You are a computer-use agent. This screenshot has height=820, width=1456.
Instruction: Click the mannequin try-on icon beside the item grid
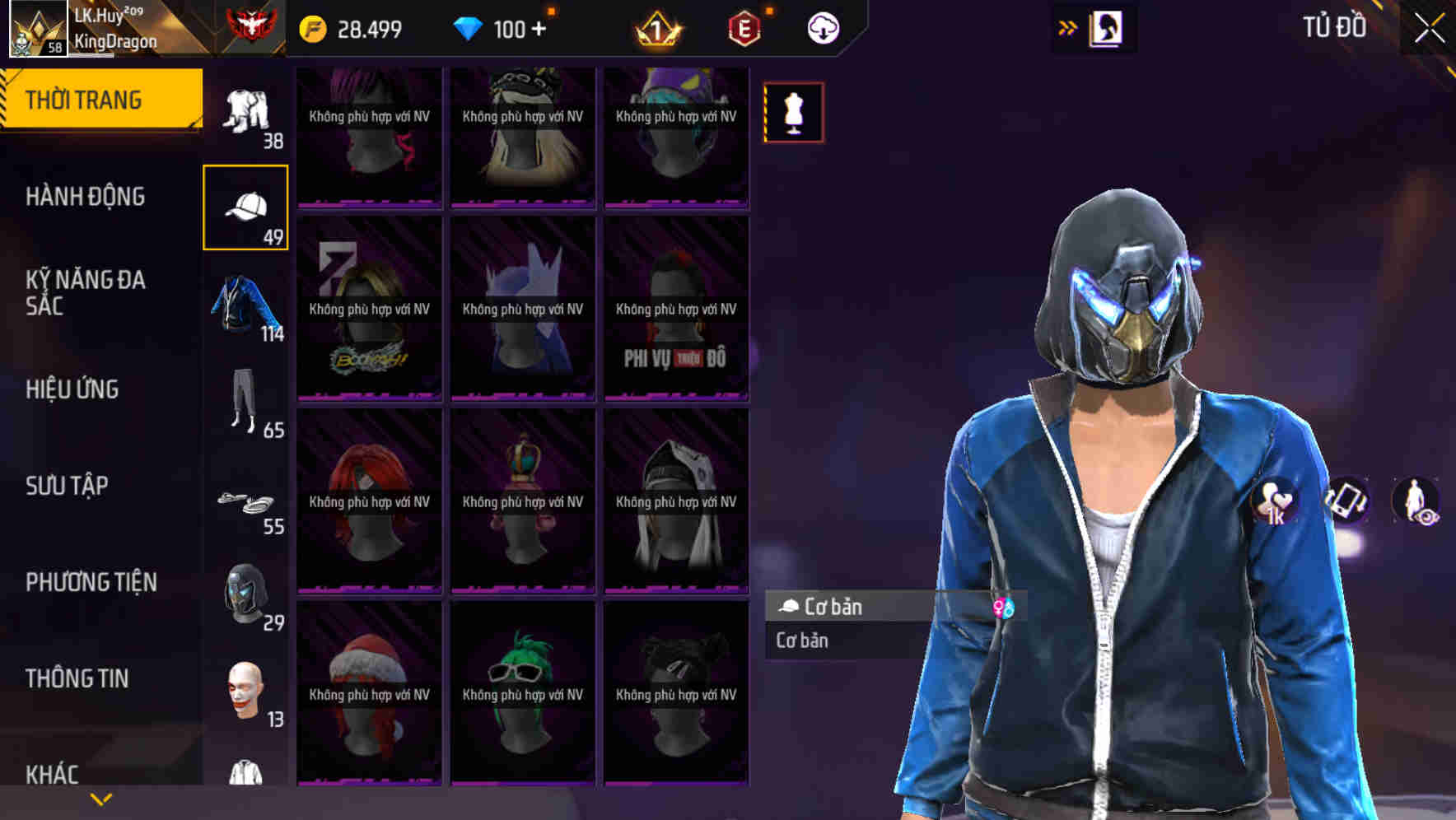(x=793, y=113)
